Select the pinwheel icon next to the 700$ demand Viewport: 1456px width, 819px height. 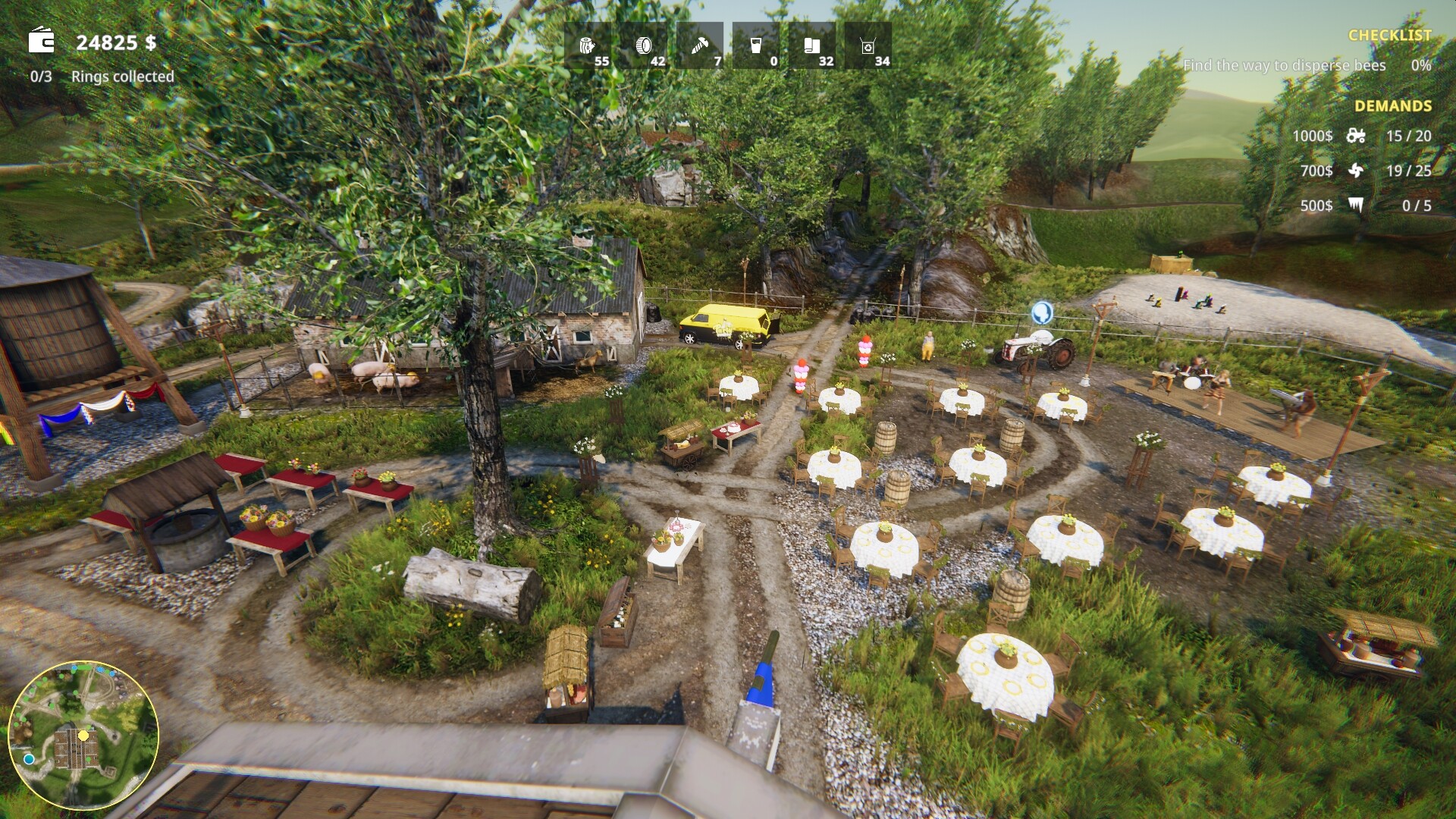pyautogui.click(x=1357, y=171)
